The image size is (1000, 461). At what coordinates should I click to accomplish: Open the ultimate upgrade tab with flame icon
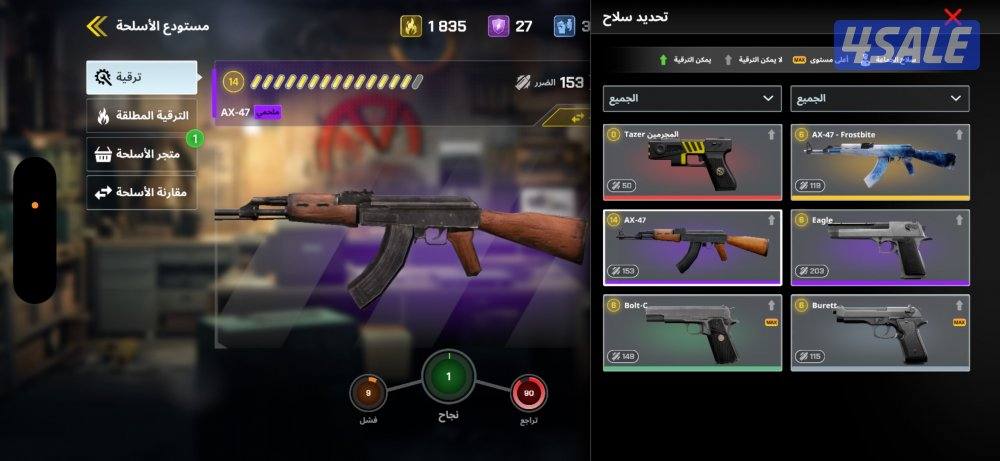pos(141,116)
